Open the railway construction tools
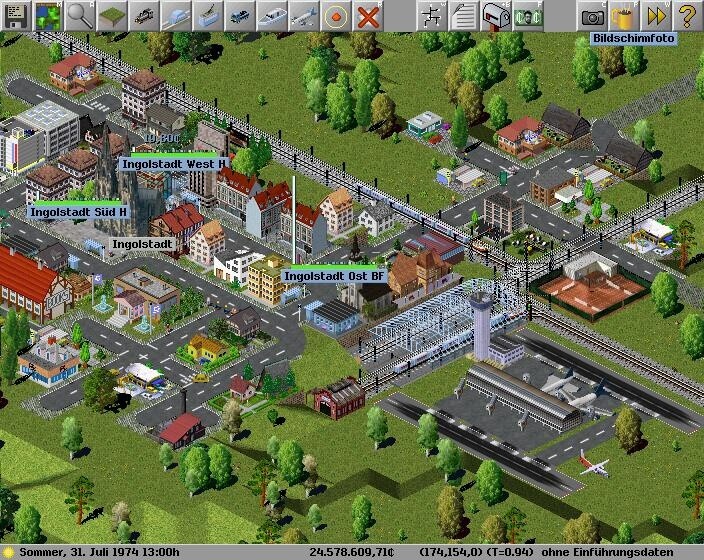704x560 pixels. coord(144,15)
